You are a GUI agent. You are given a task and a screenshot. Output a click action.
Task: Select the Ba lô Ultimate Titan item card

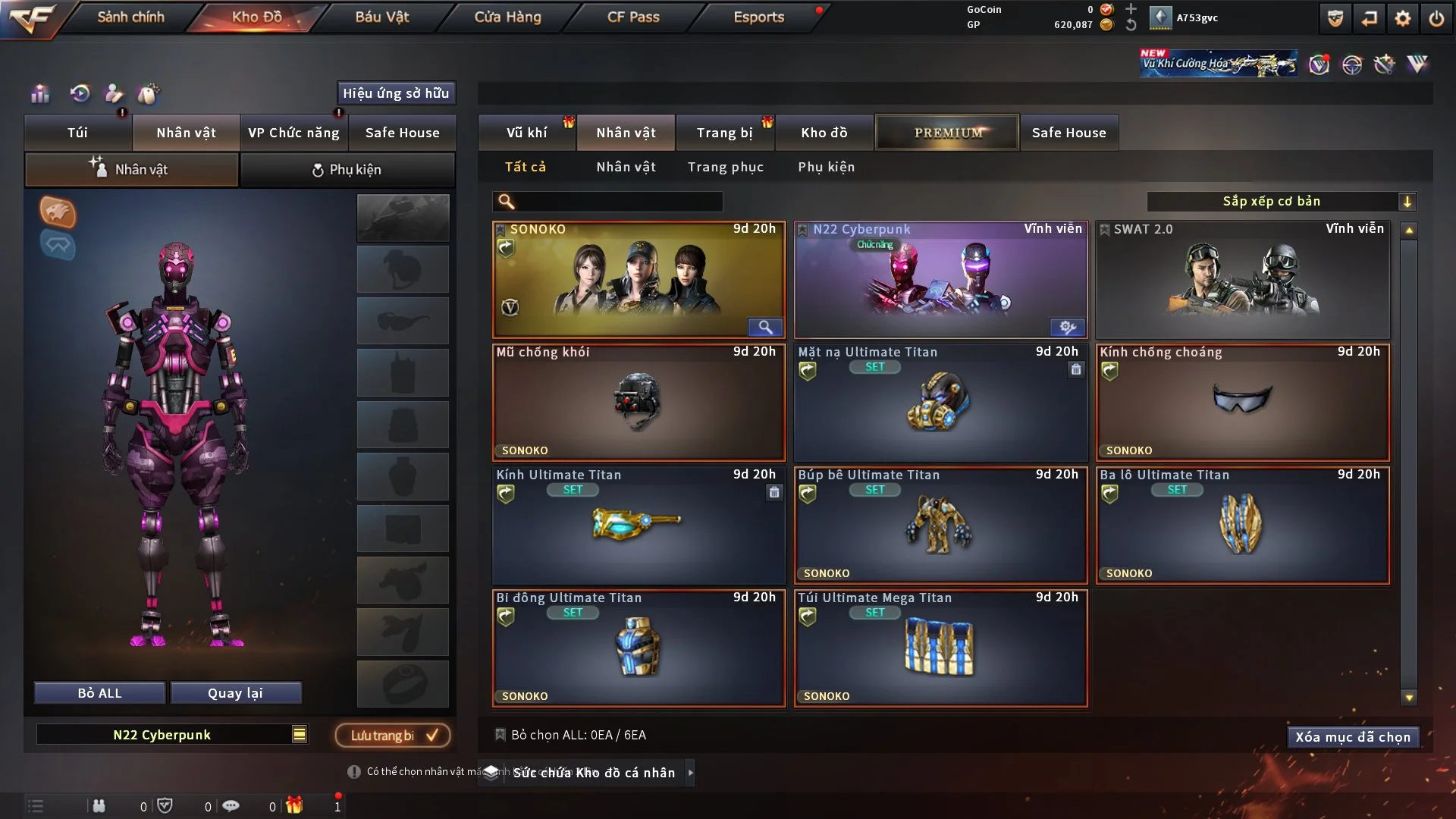click(1241, 526)
